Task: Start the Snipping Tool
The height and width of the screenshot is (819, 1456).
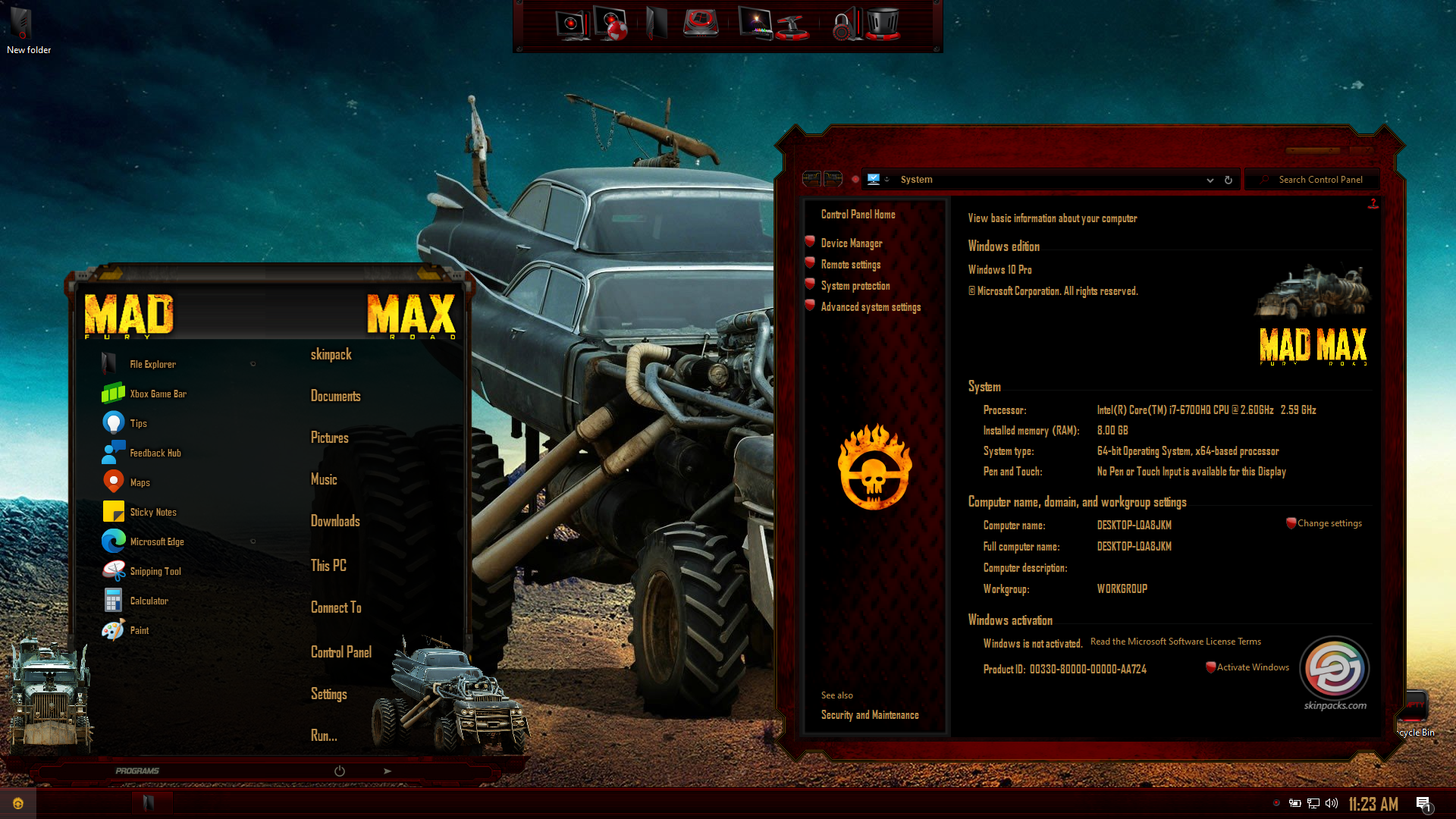Action: click(155, 571)
